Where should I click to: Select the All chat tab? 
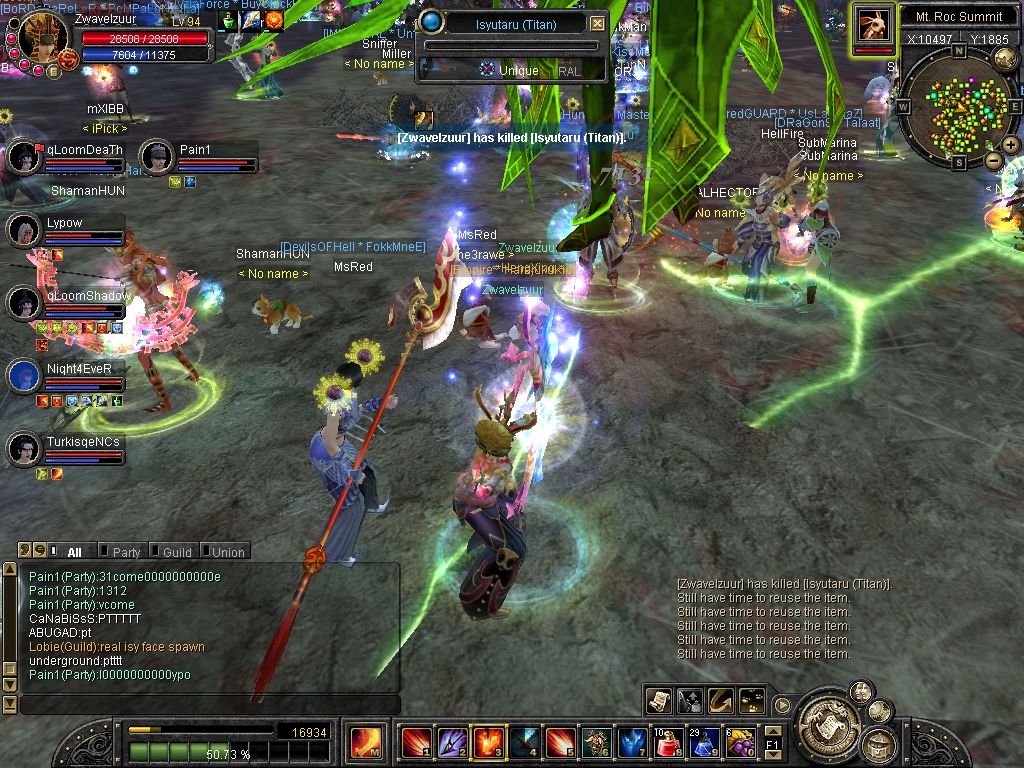(x=74, y=552)
